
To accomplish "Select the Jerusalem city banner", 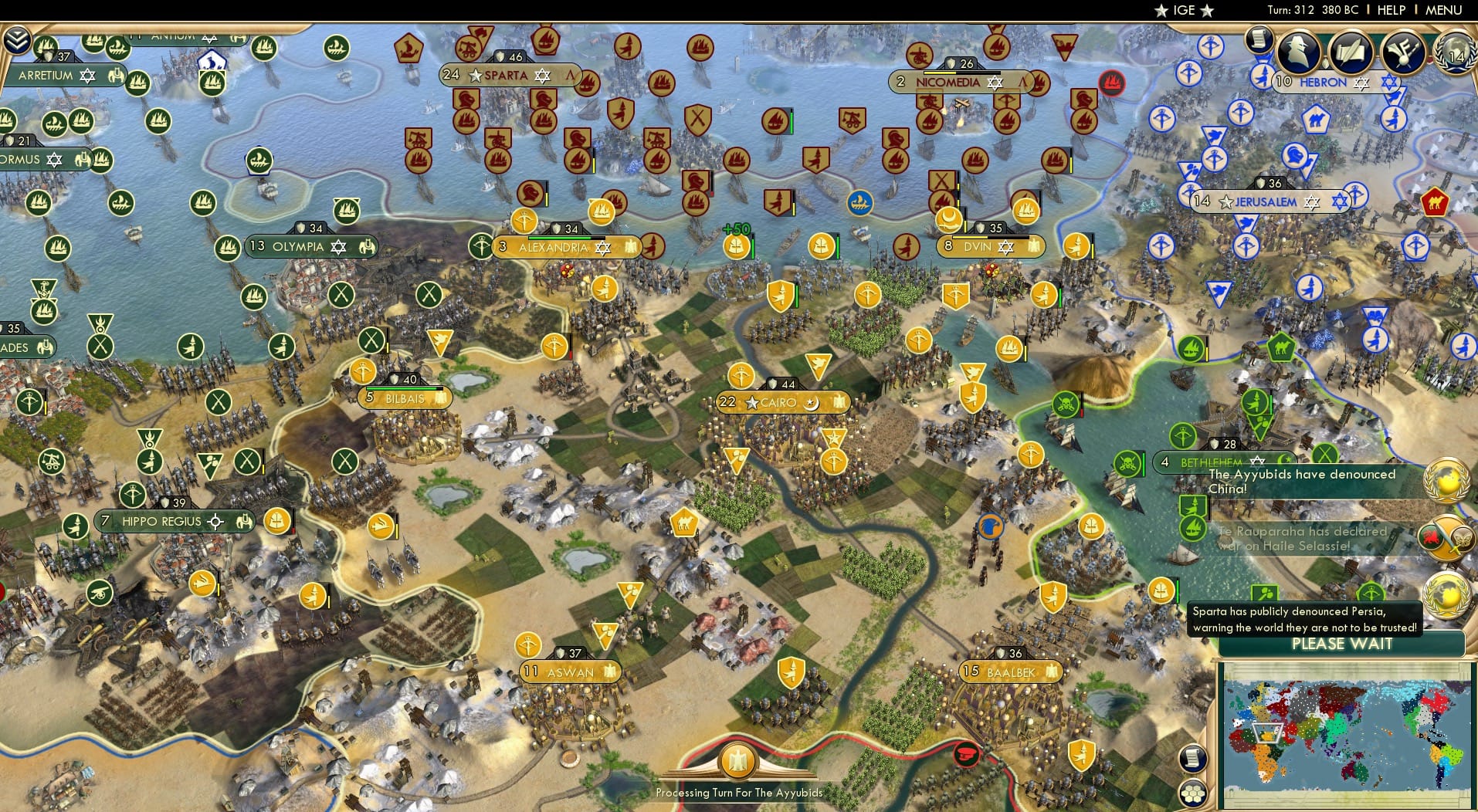I will (1267, 201).
